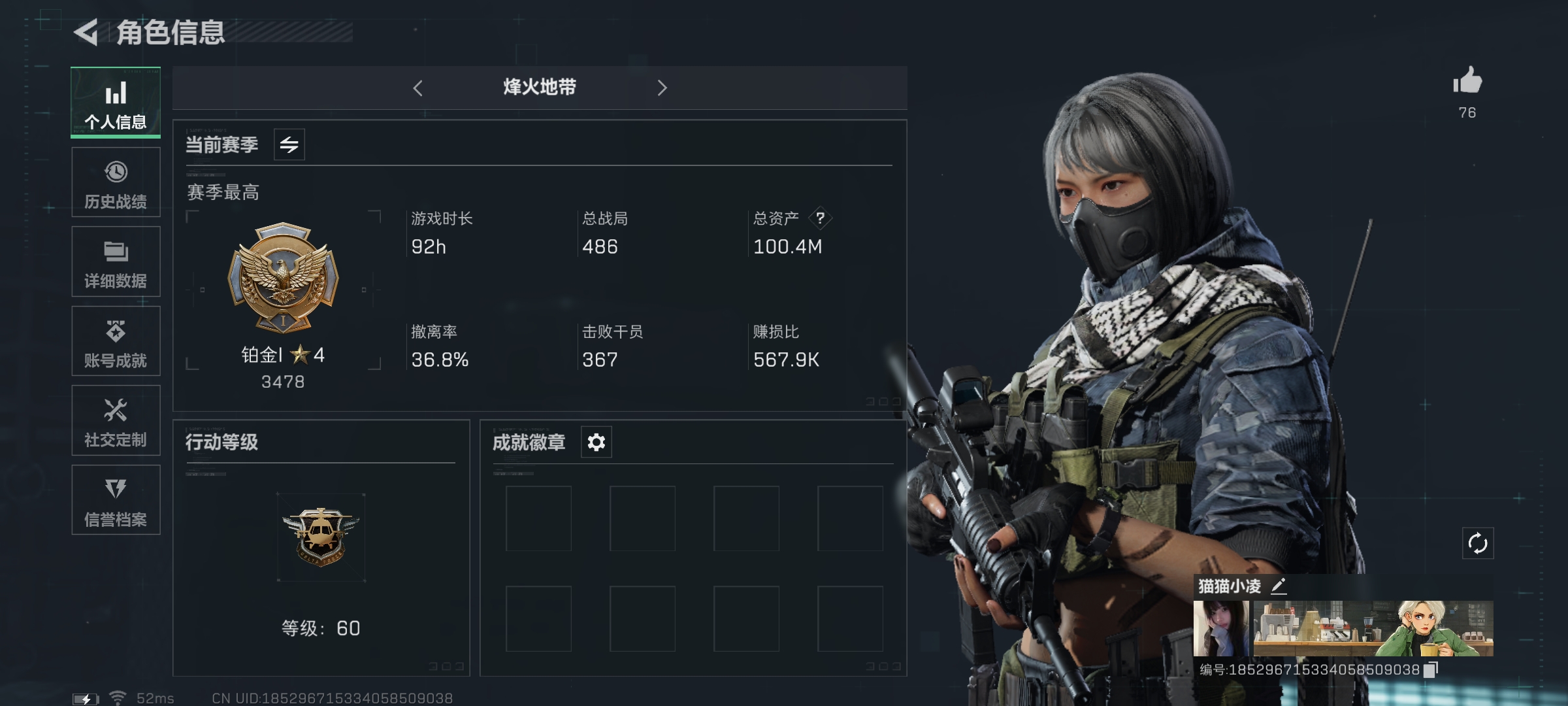Edit the player name 猫猫小凌
The width and height of the screenshot is (1568, 706).
click(1279, 586)
